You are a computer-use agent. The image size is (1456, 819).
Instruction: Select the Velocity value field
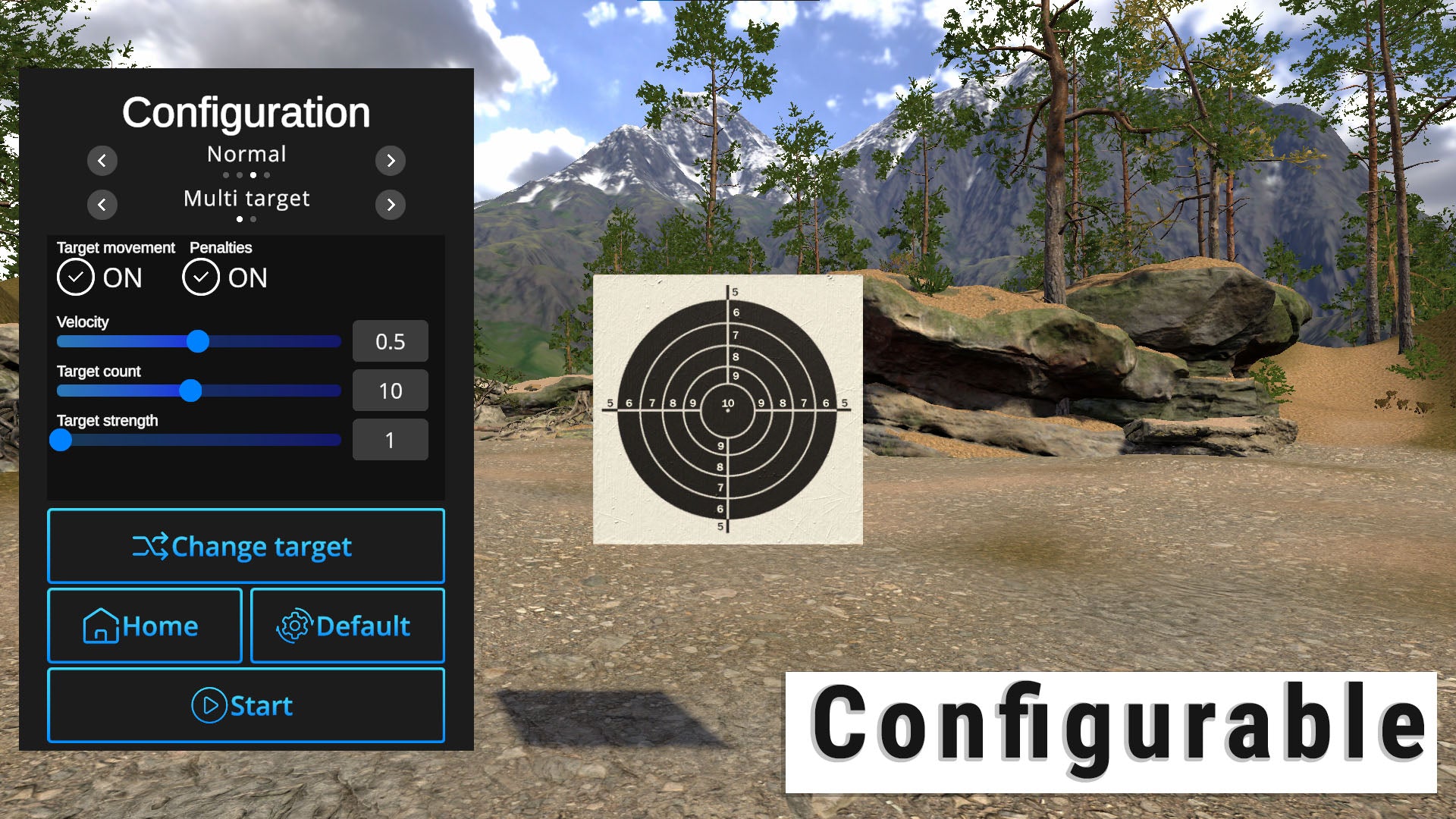pyautogui.click(x=390, y=341)
